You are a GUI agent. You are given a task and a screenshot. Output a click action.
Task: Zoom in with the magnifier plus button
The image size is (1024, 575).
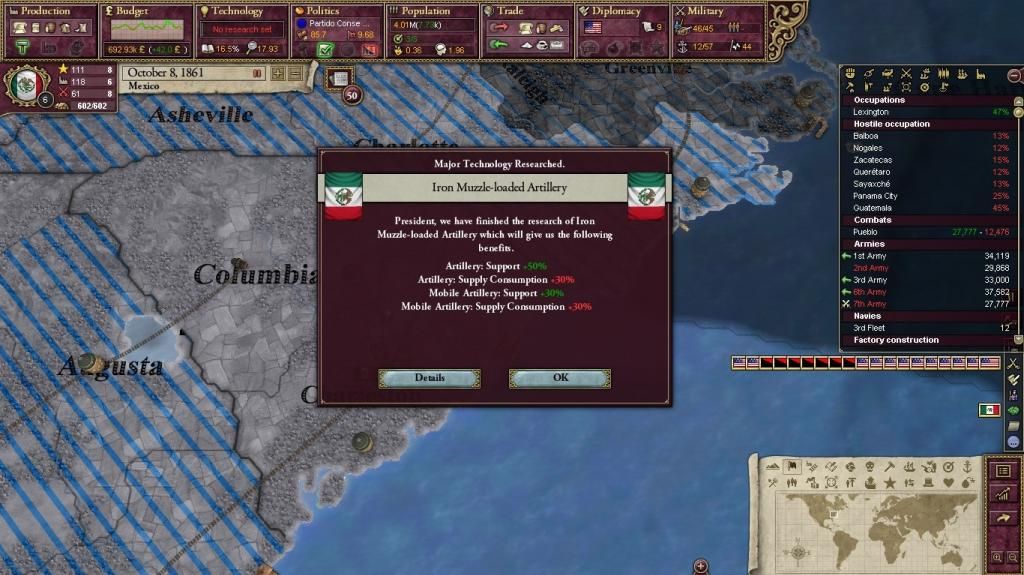click(x=998, y=557)
